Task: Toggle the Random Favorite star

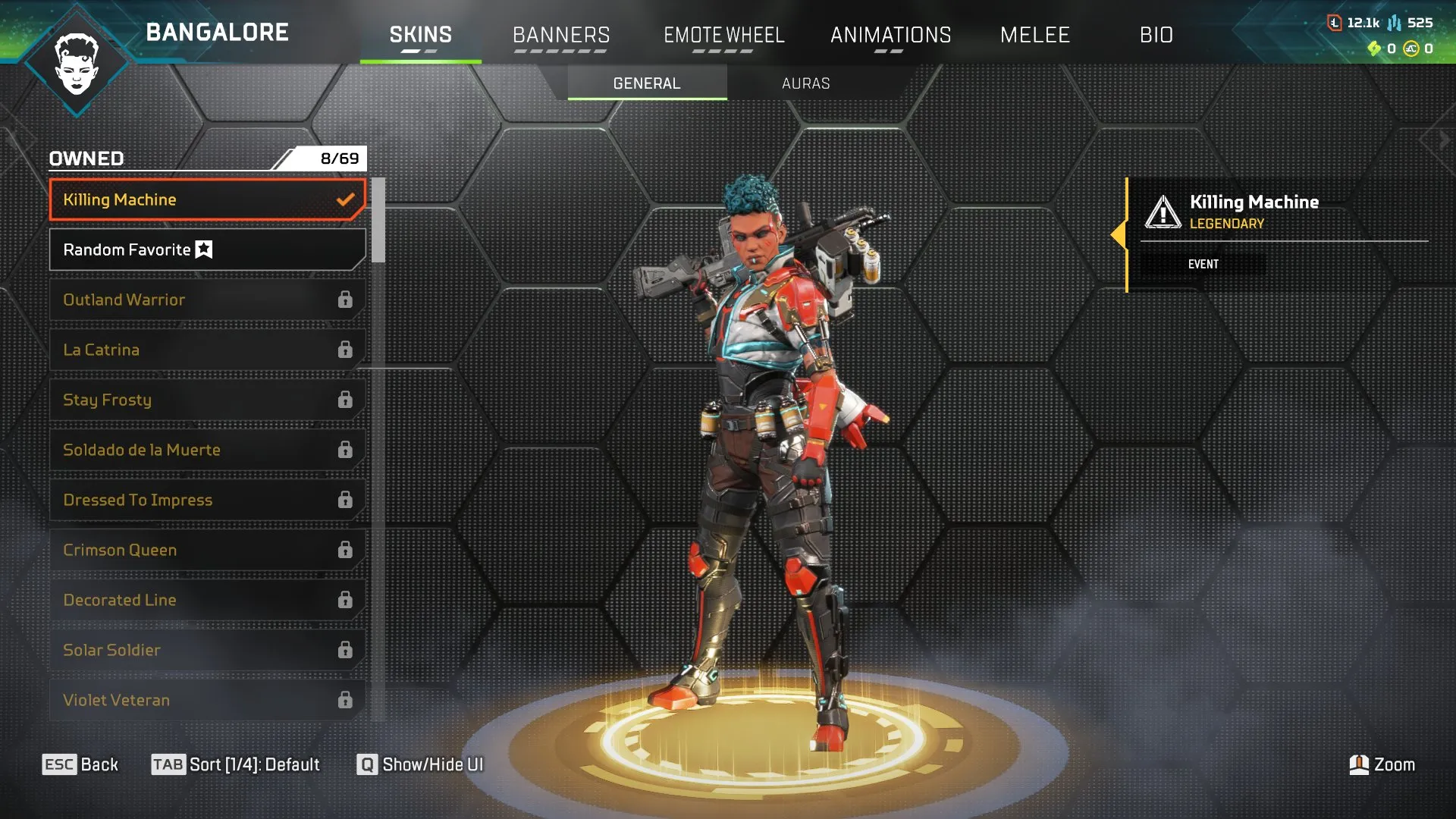Action: point(203,248)
